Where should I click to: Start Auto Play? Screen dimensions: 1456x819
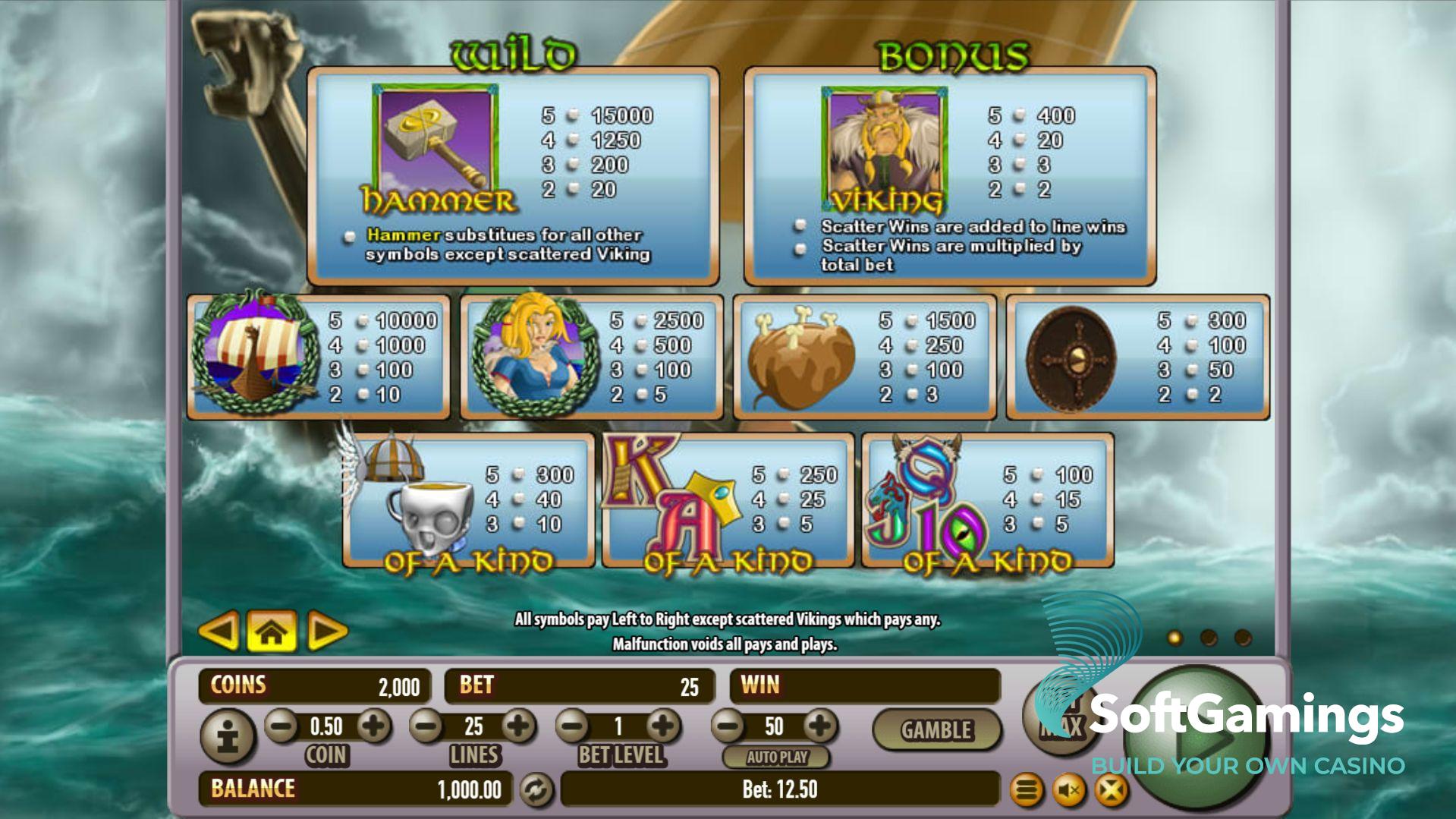click(776, 757)
